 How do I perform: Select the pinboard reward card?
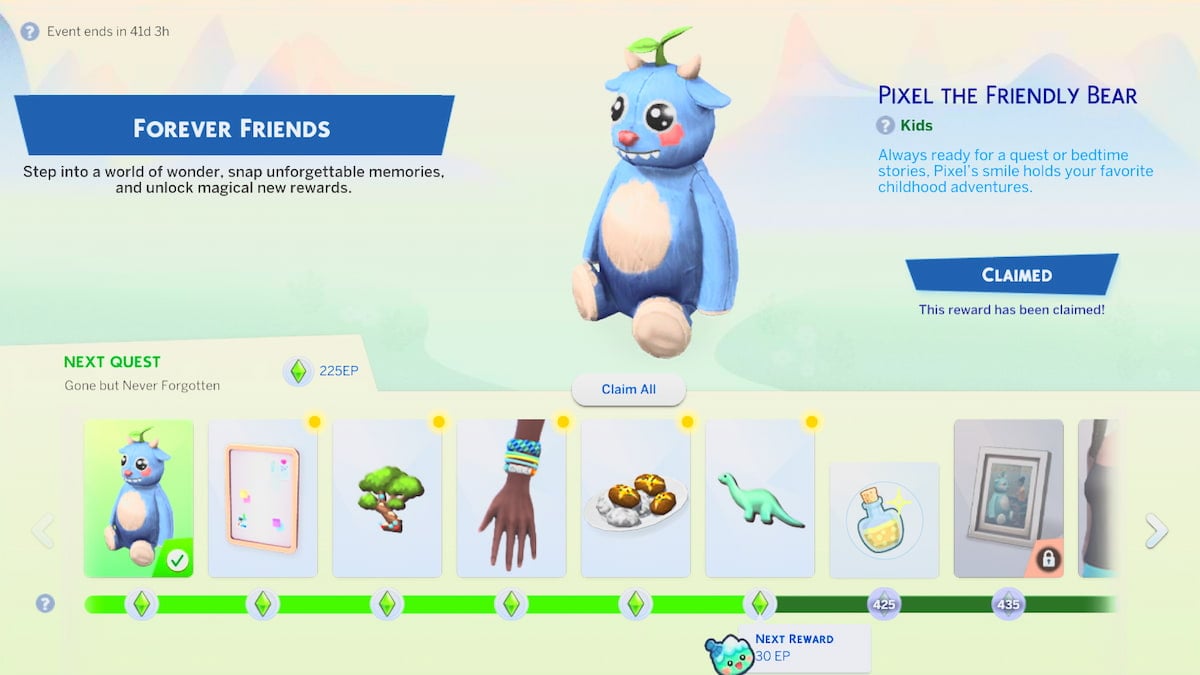coord(263,498)
